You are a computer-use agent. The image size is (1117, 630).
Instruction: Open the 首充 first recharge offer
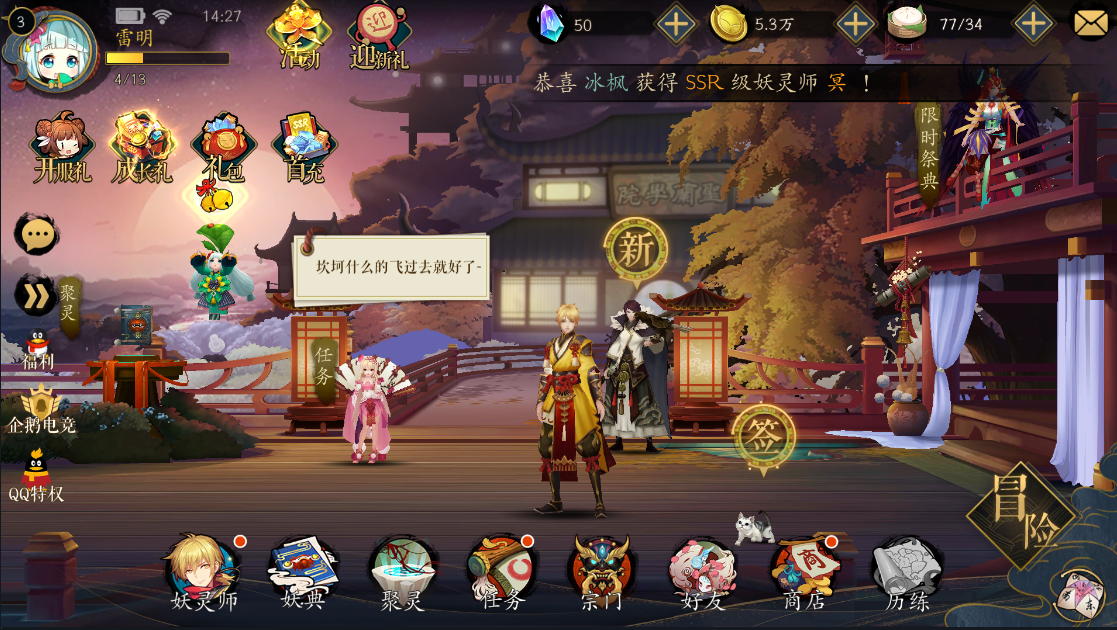(304, 148)
